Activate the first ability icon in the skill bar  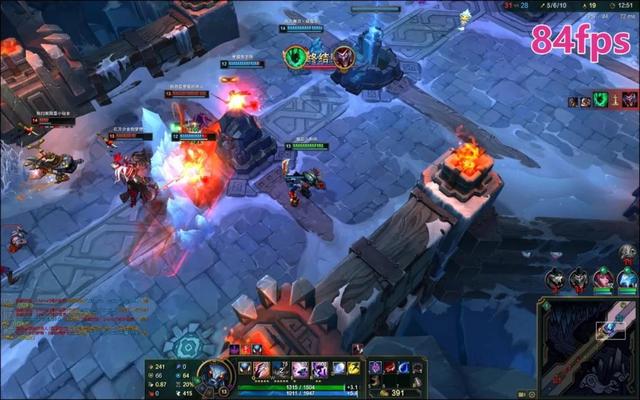[x=246, y=369]
